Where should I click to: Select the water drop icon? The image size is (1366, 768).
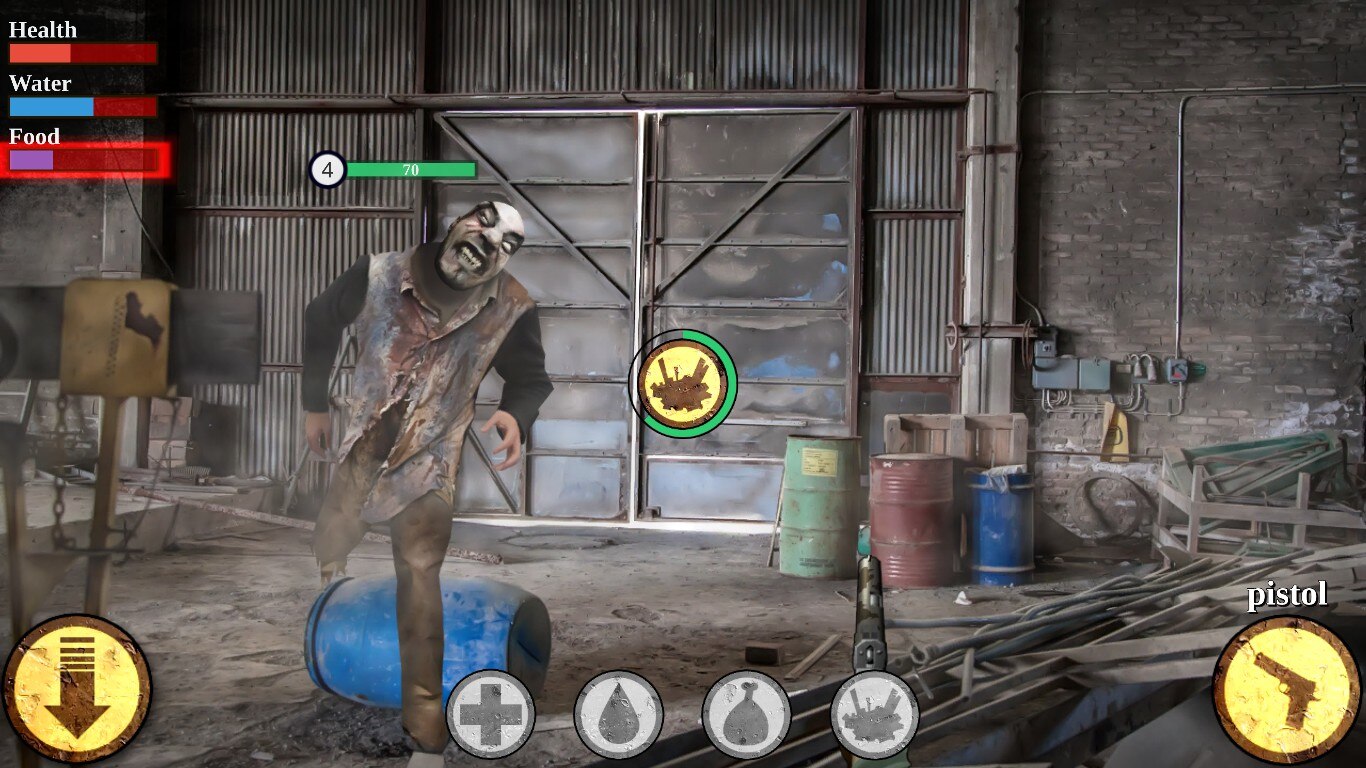point(618,714)
